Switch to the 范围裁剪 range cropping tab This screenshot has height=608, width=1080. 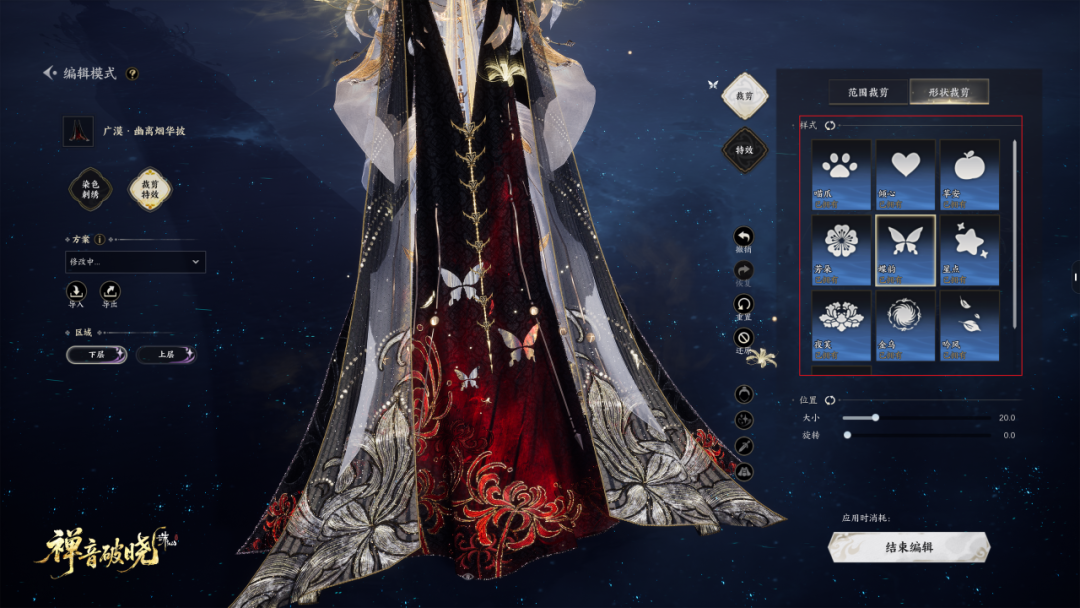pyautogui.click(x=868, y=92)
